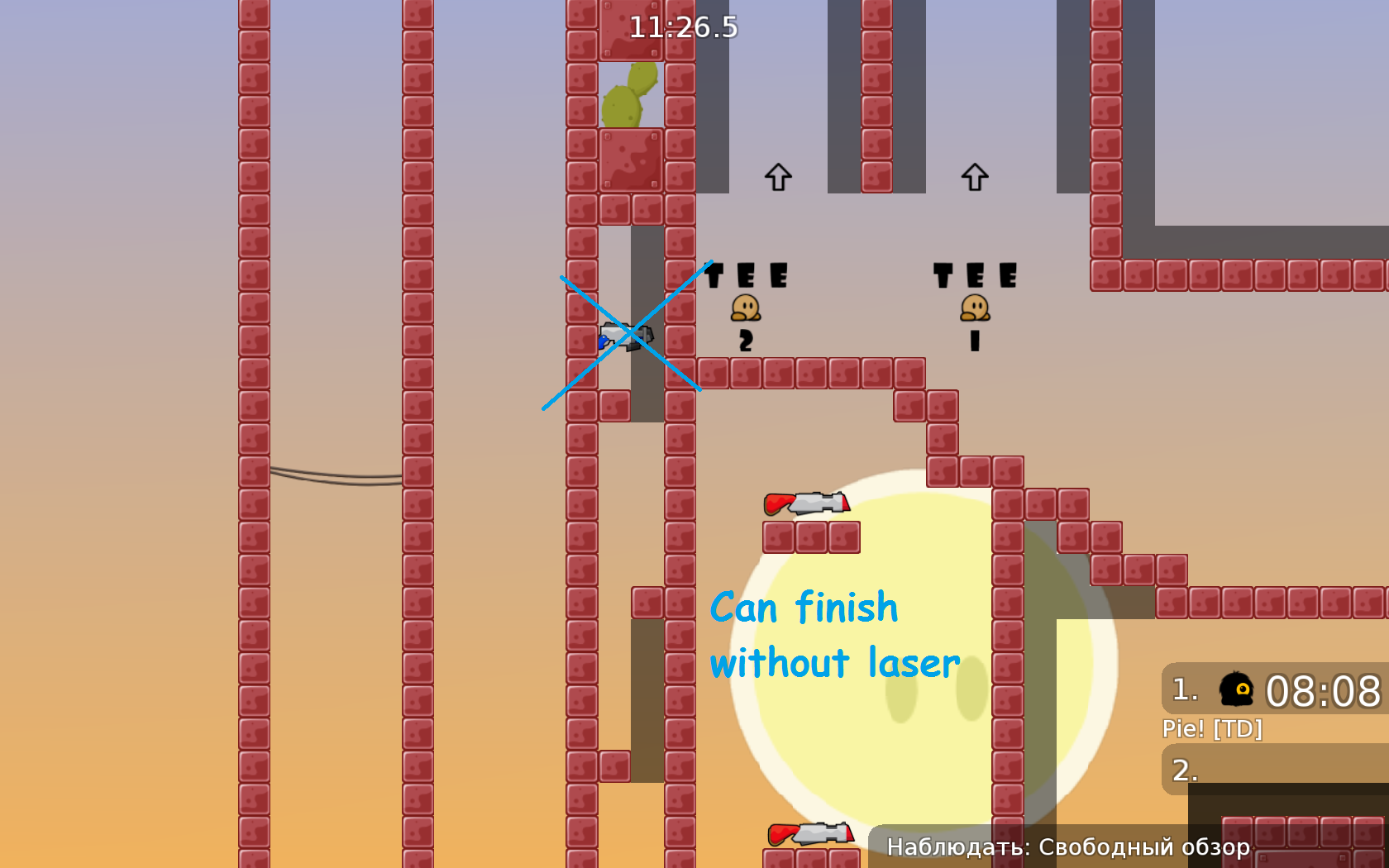Viewport: 1389px width, 868px height.
Task: Click the hanging hook rope on the left
Action: (x=334, y=475)
